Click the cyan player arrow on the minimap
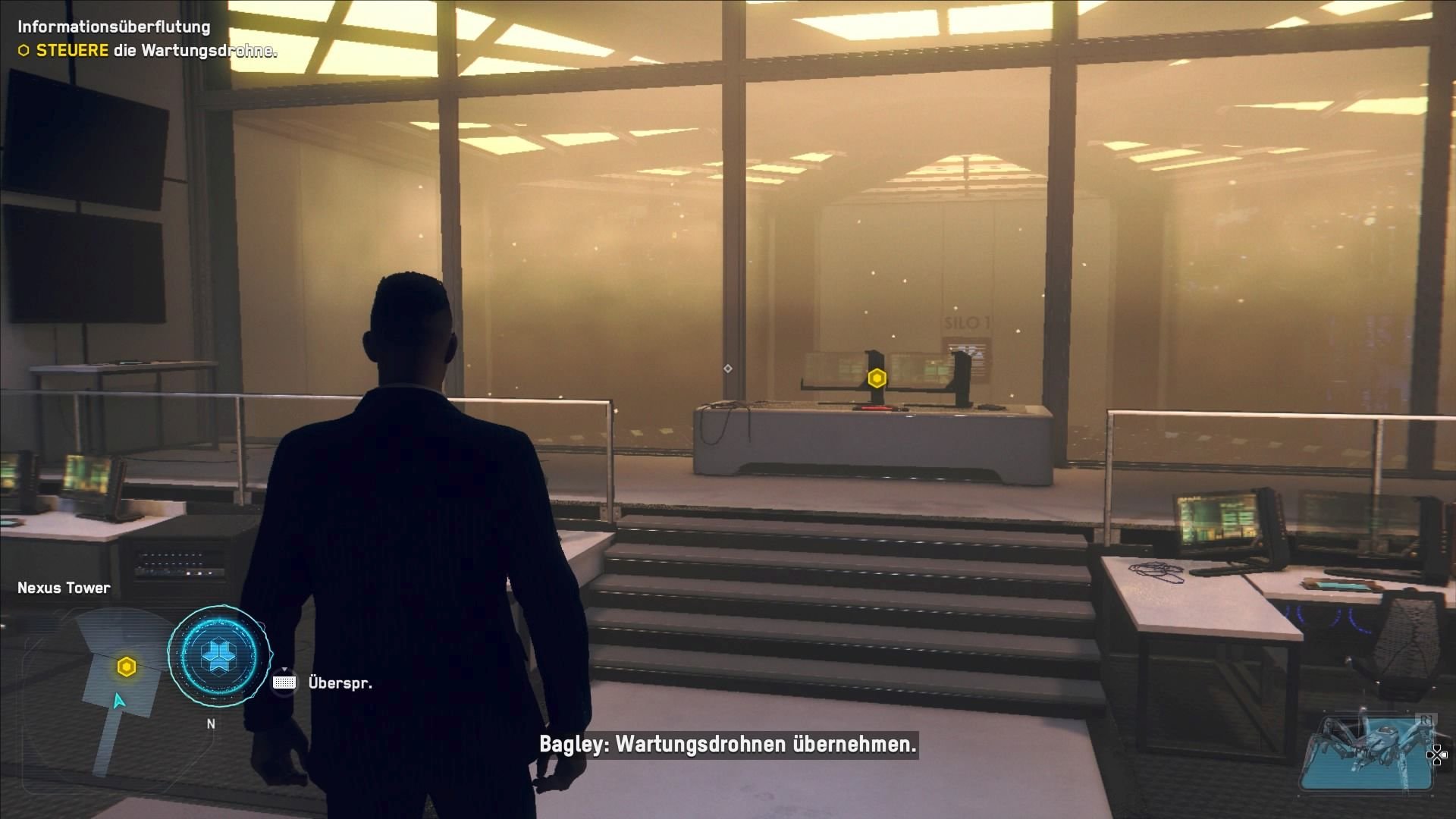 [118, 701]
